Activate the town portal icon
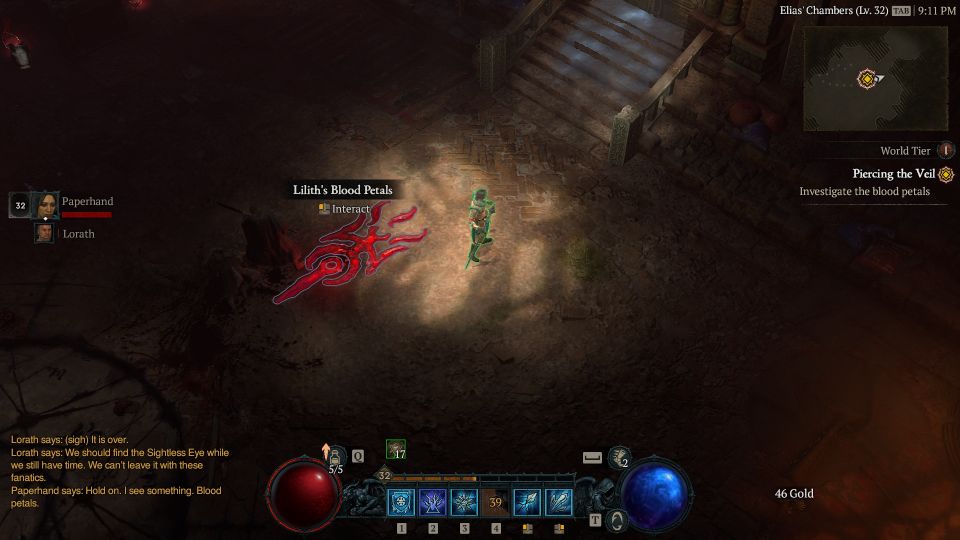The height and width of the screenshot is (540, 960). pos(617,520)
